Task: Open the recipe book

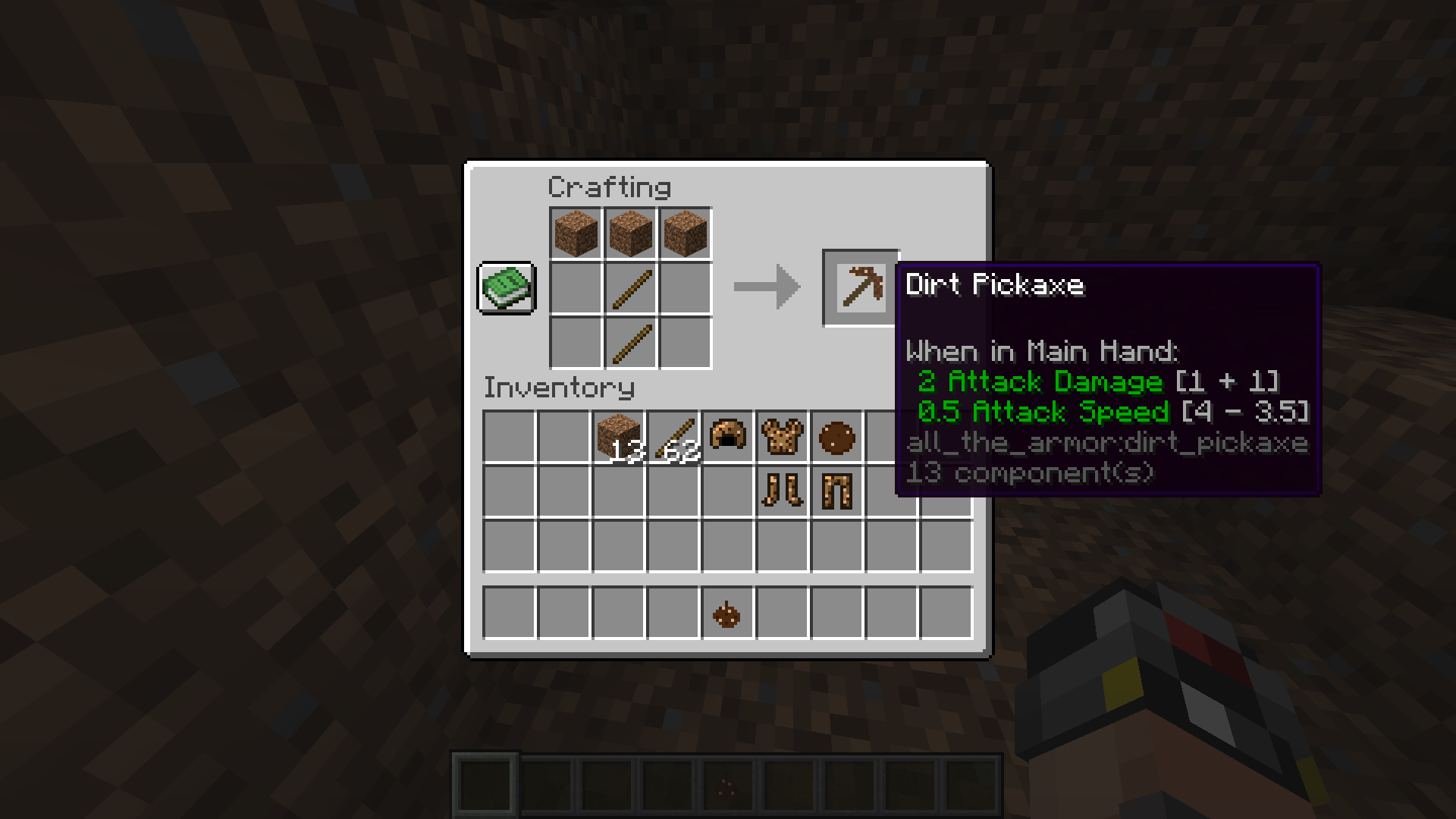Action: pos(506,289)
